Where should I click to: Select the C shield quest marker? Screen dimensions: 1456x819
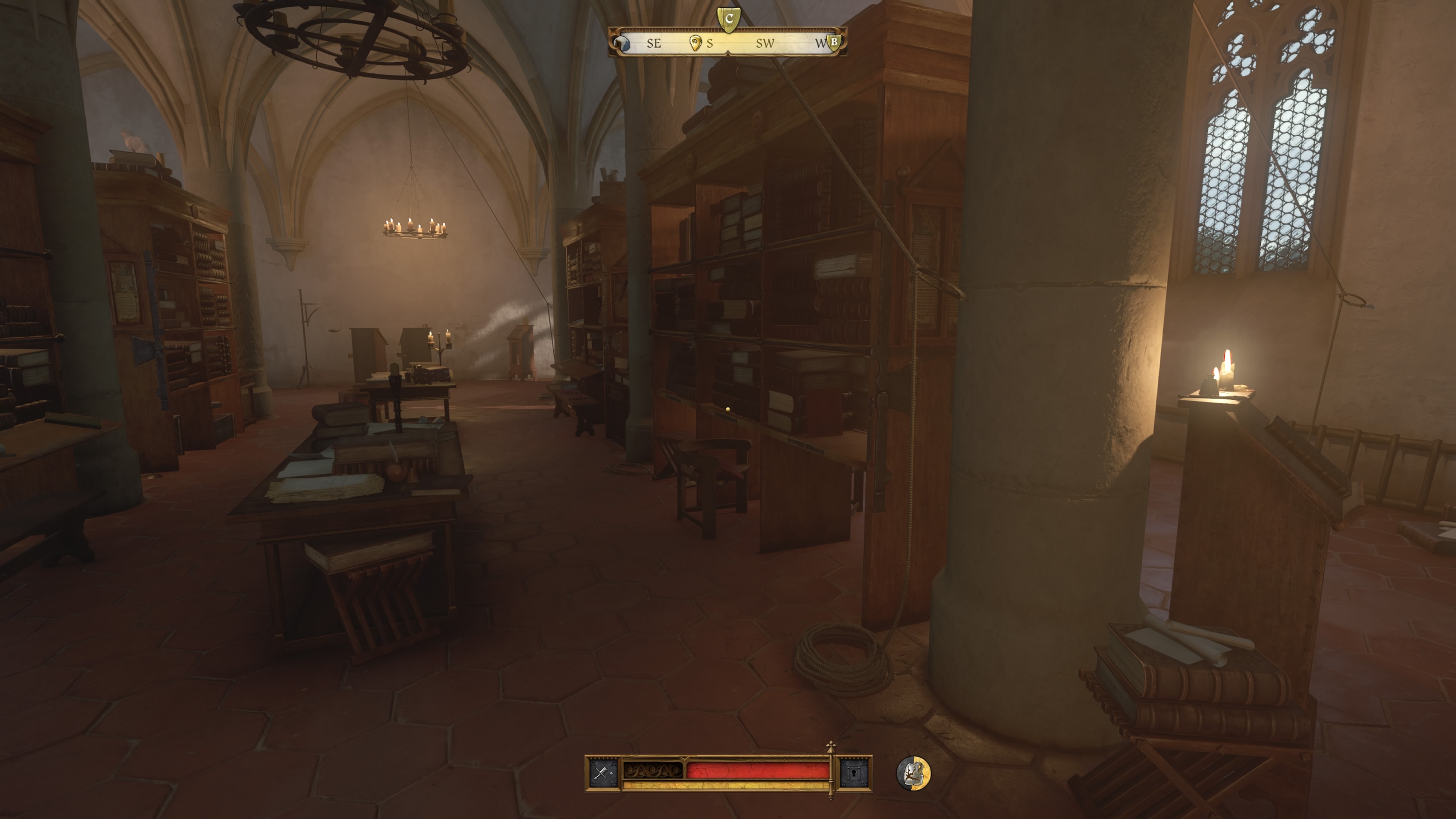[728, 19]
